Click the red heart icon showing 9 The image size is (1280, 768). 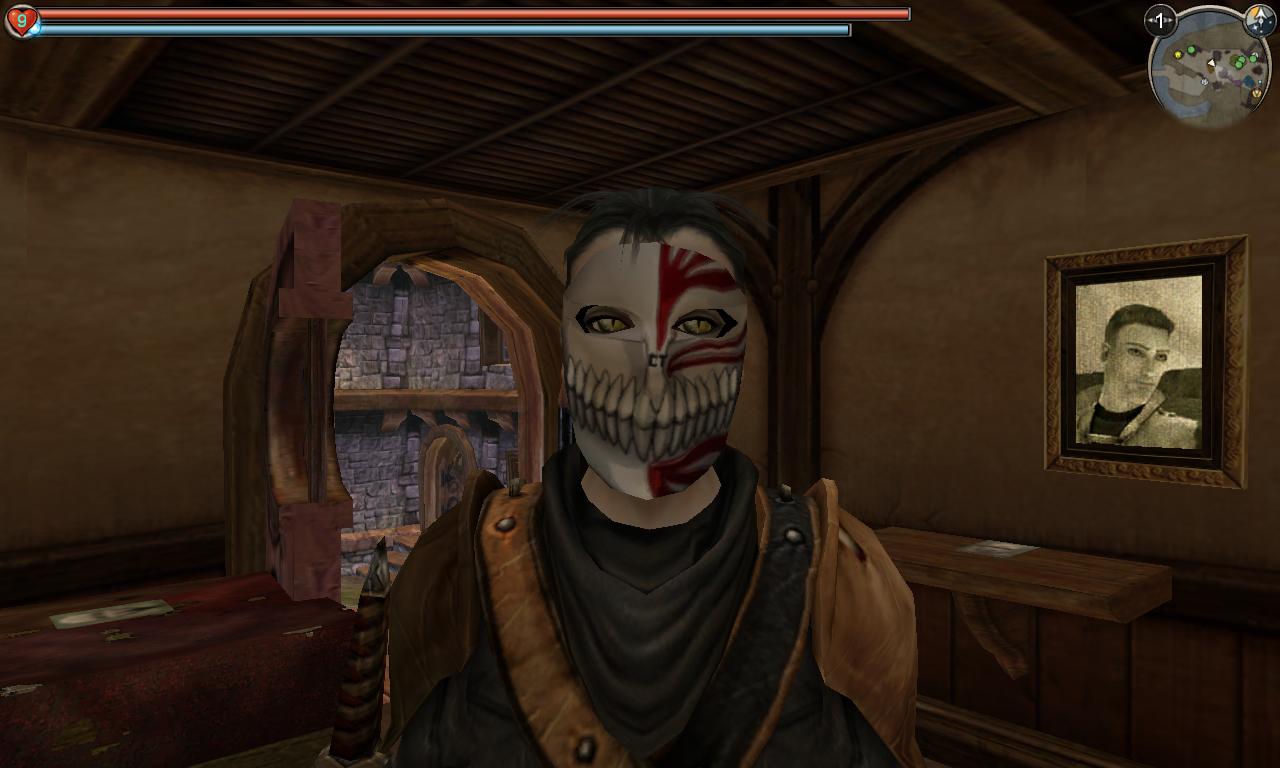[21, 20]
